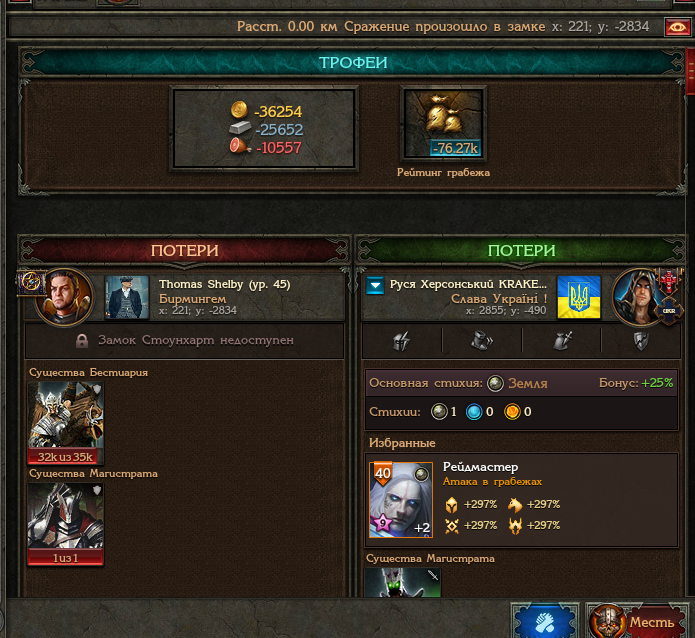
Task: Open the hooded hero portrait of Руся Херсонський
Action: pos(640,297)
